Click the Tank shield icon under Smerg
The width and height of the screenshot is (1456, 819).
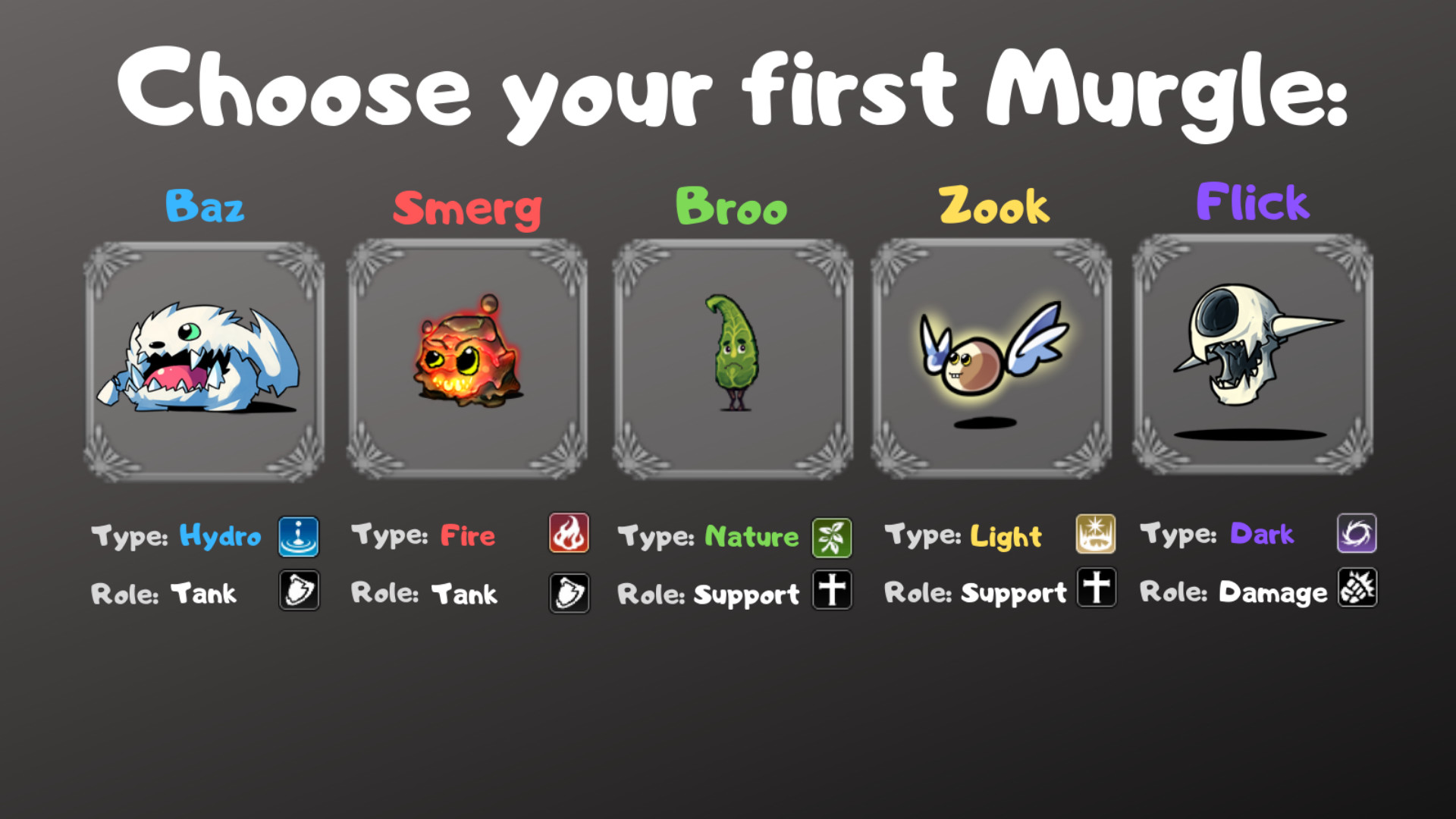coord(569,592)
